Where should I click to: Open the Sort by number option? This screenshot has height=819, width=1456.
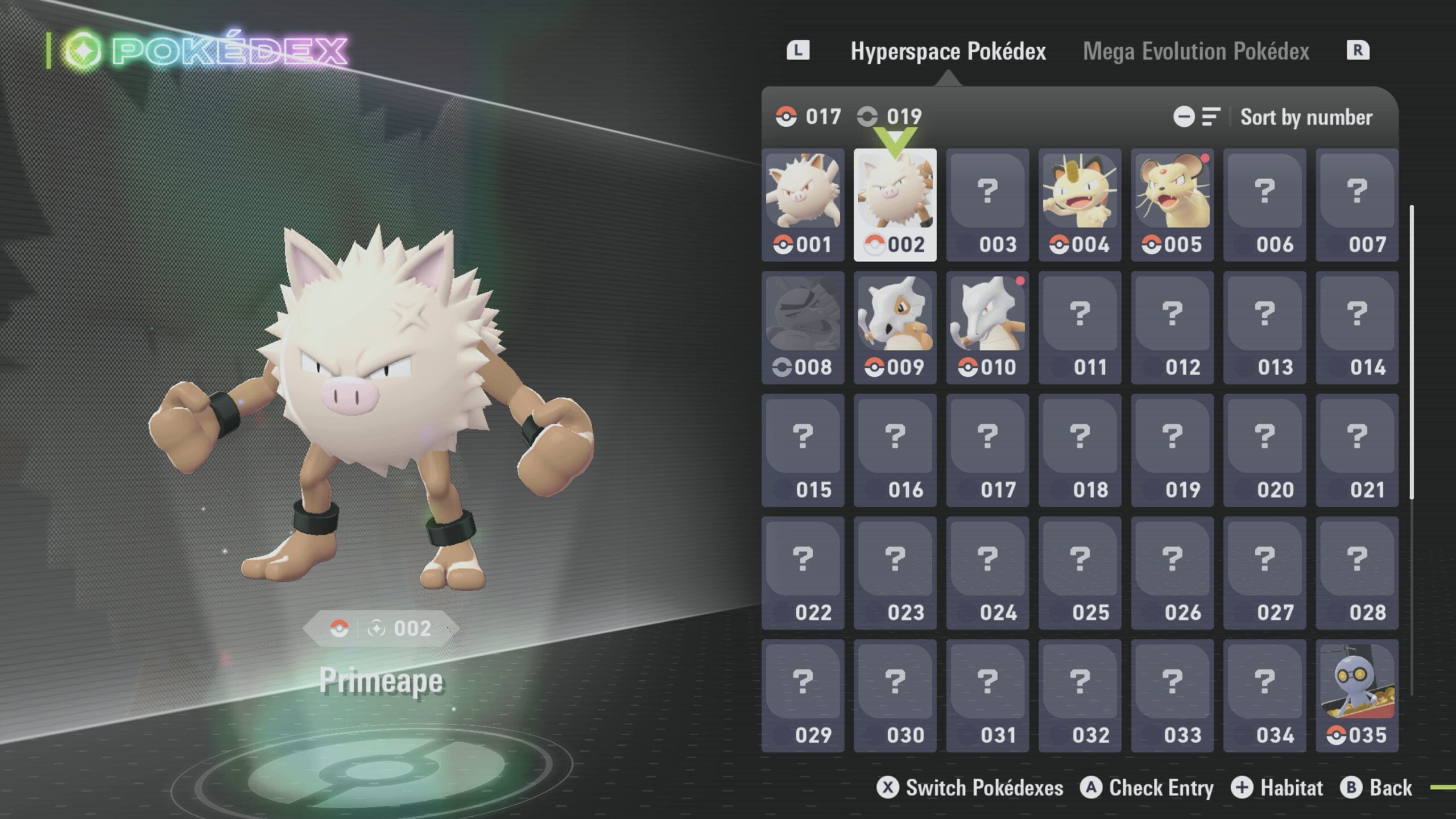(x=1305, y=117)
